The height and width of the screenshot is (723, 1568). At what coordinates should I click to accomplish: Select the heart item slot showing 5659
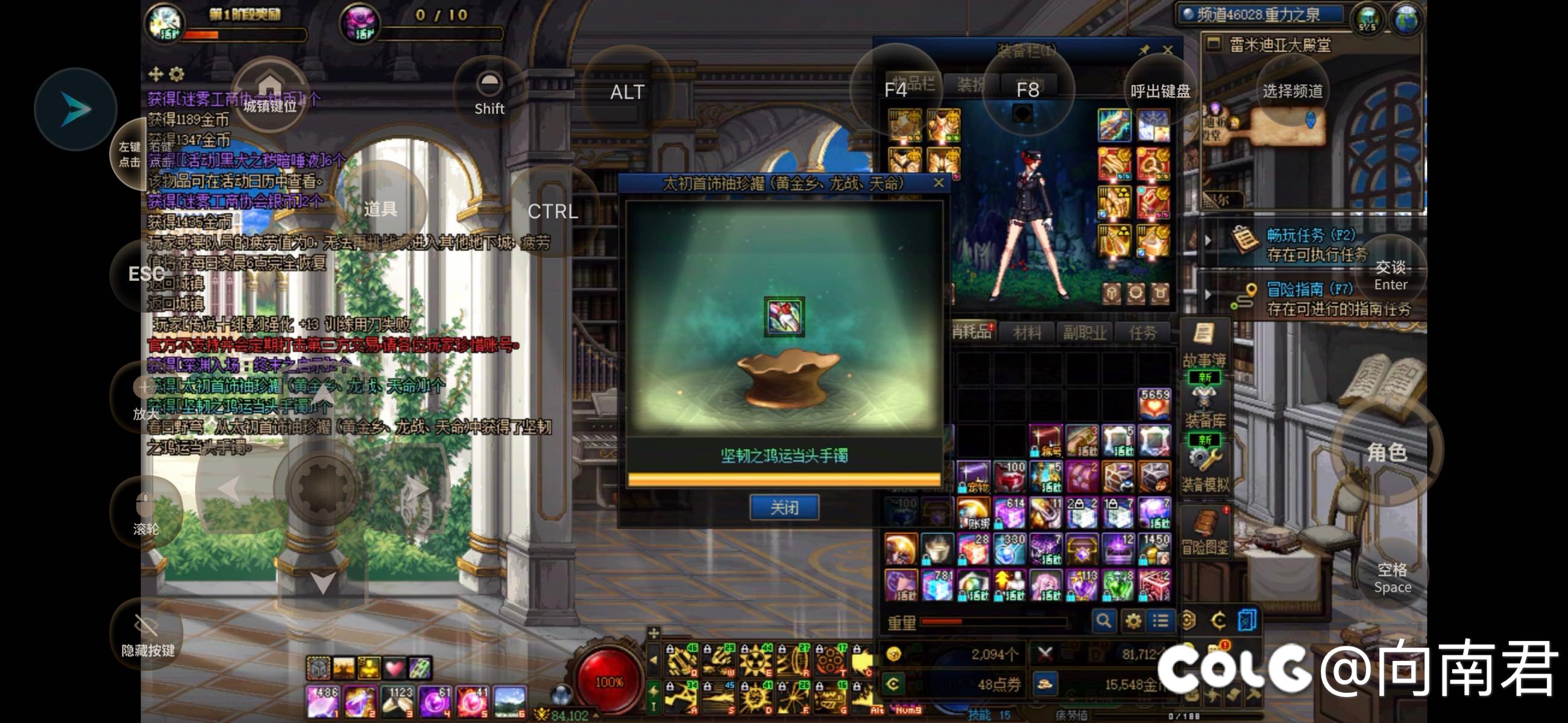[x=1153, y=403]
